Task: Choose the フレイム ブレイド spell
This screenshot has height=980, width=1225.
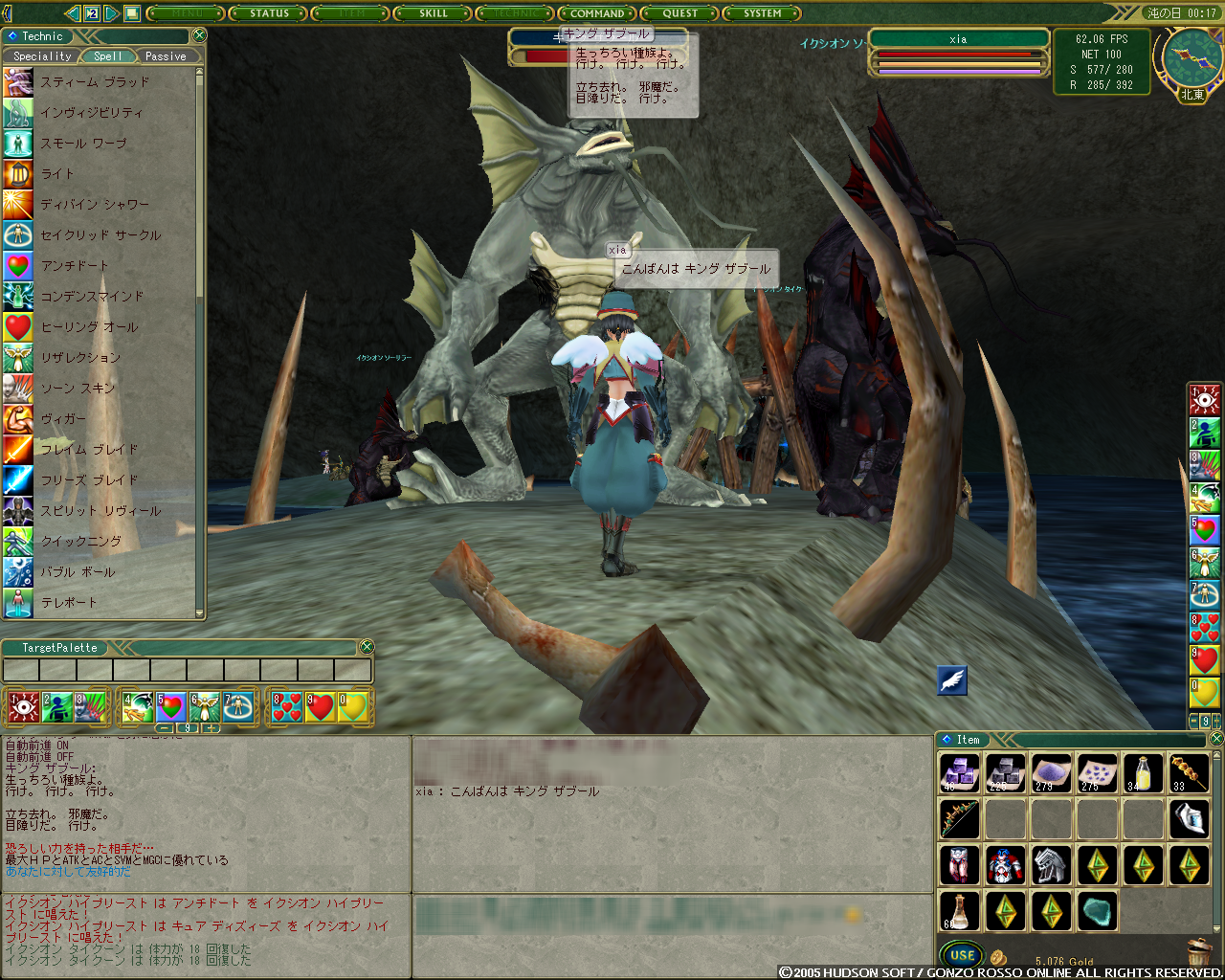Action: tap(90, 450)
